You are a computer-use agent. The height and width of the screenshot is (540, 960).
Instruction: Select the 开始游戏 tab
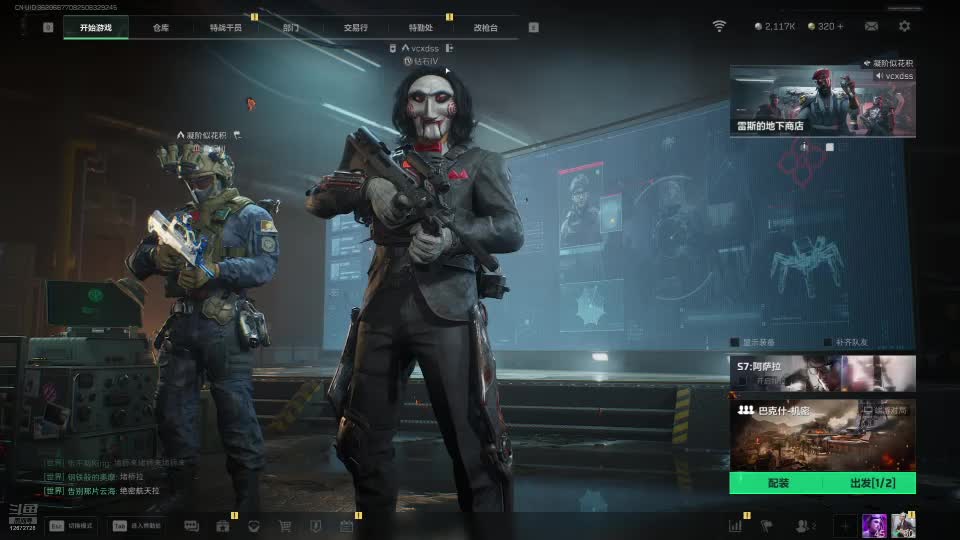click(96, 28)
